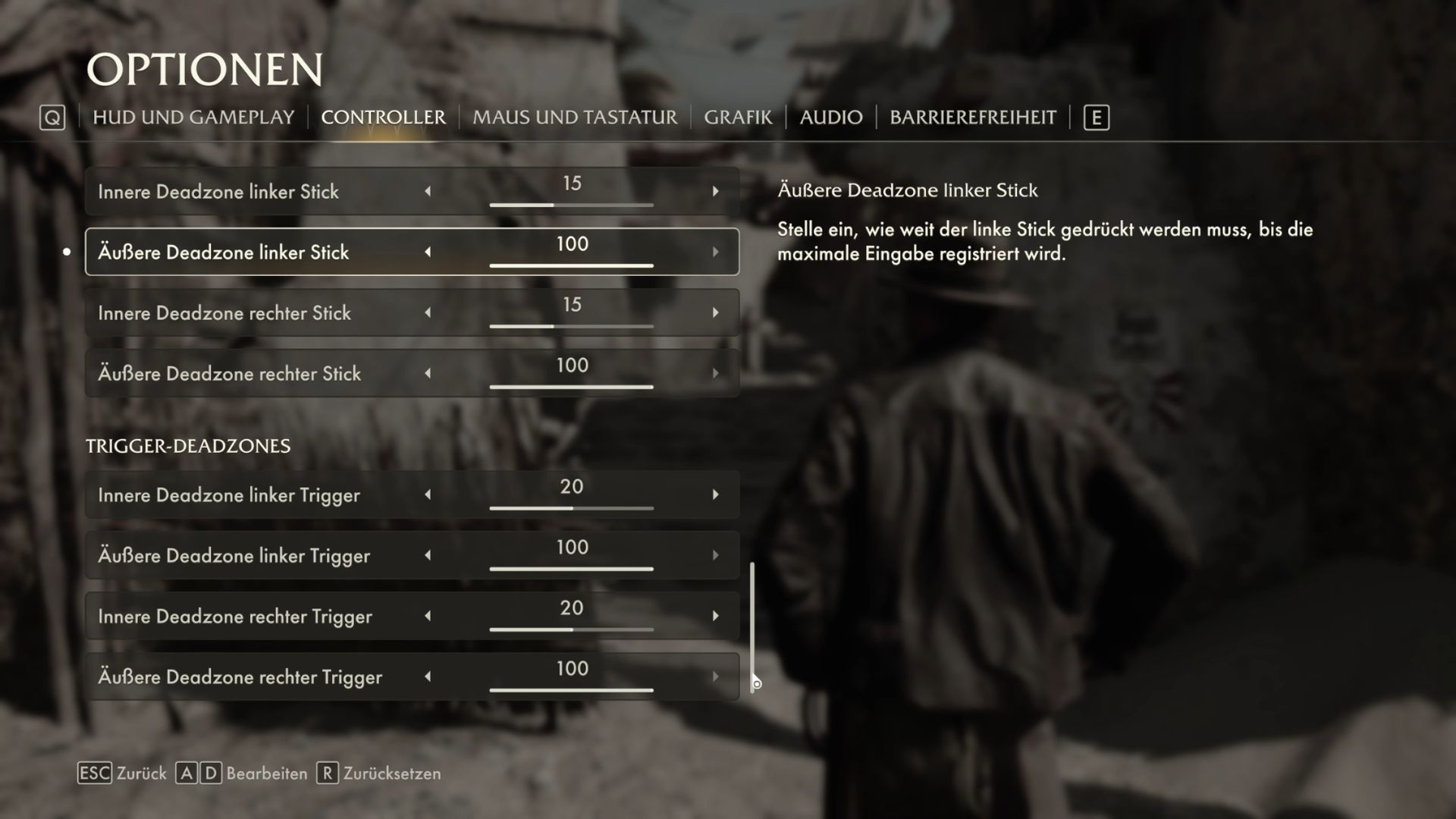Select the Grafik settings tab
Screen dimensions: 1456x819
pos(738,118)
